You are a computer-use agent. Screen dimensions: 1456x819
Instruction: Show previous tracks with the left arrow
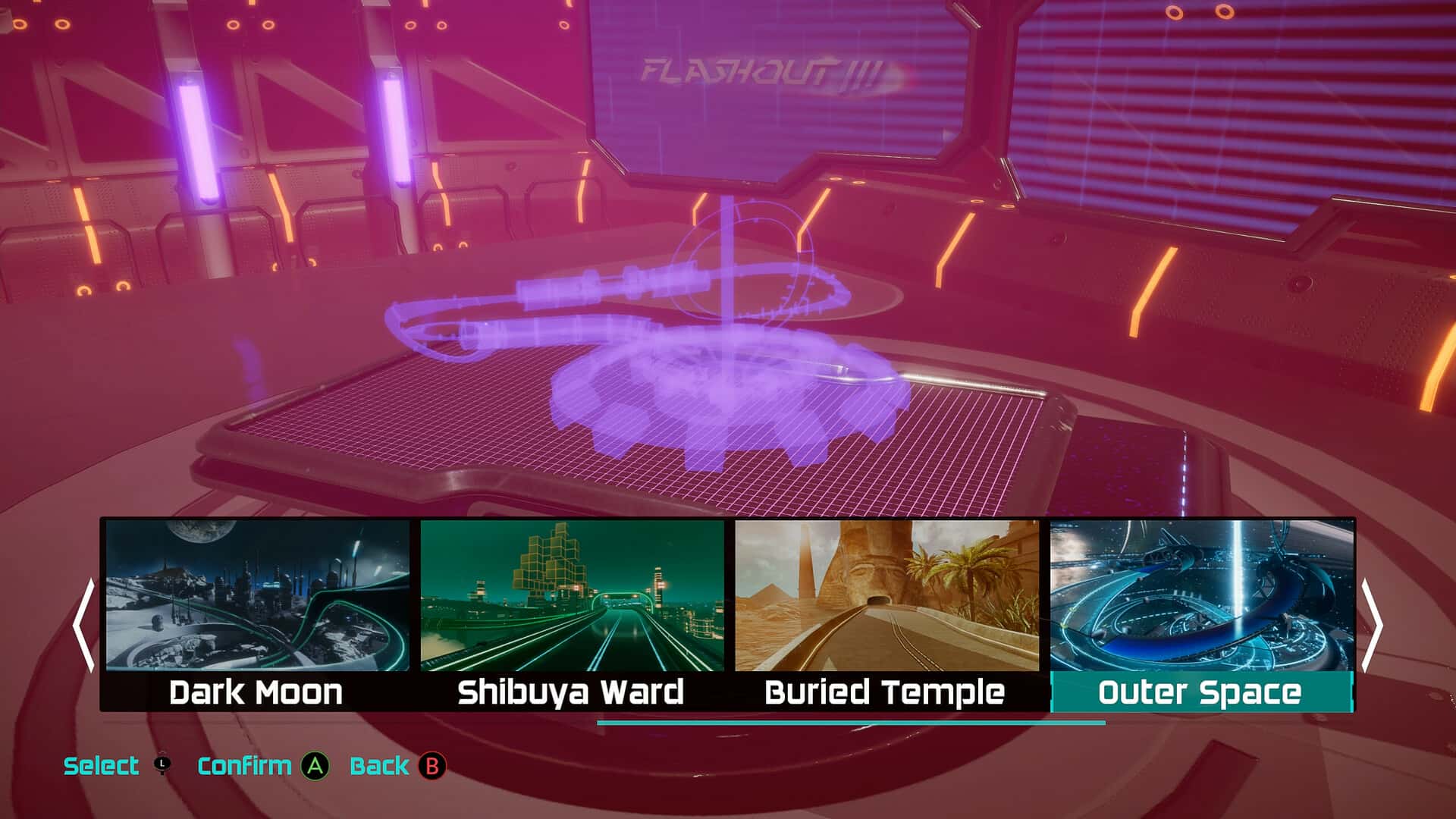click(x=83, y=626)
